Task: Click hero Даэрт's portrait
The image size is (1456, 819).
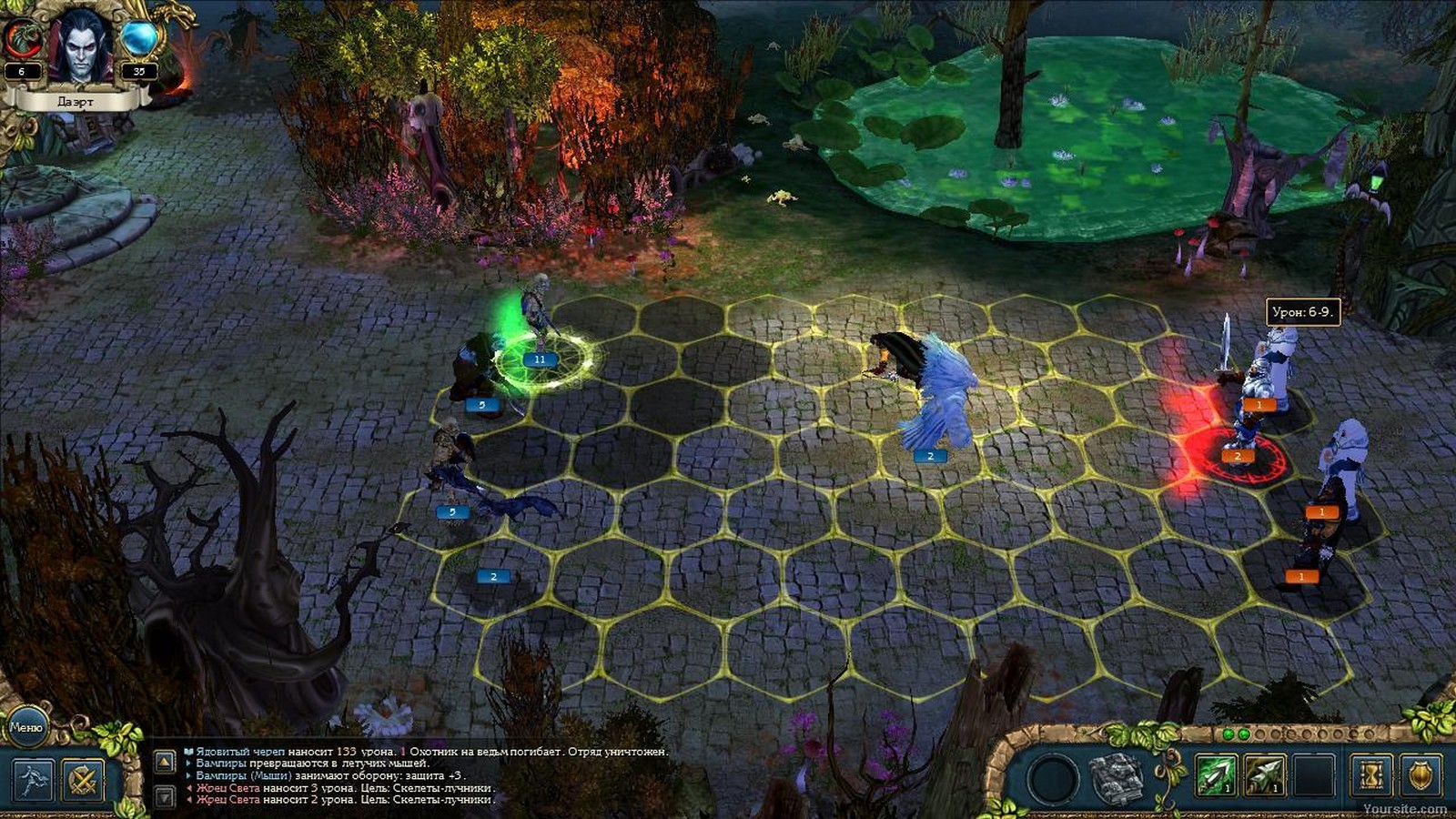Action: pyautogui.click(x=80, y=45)
